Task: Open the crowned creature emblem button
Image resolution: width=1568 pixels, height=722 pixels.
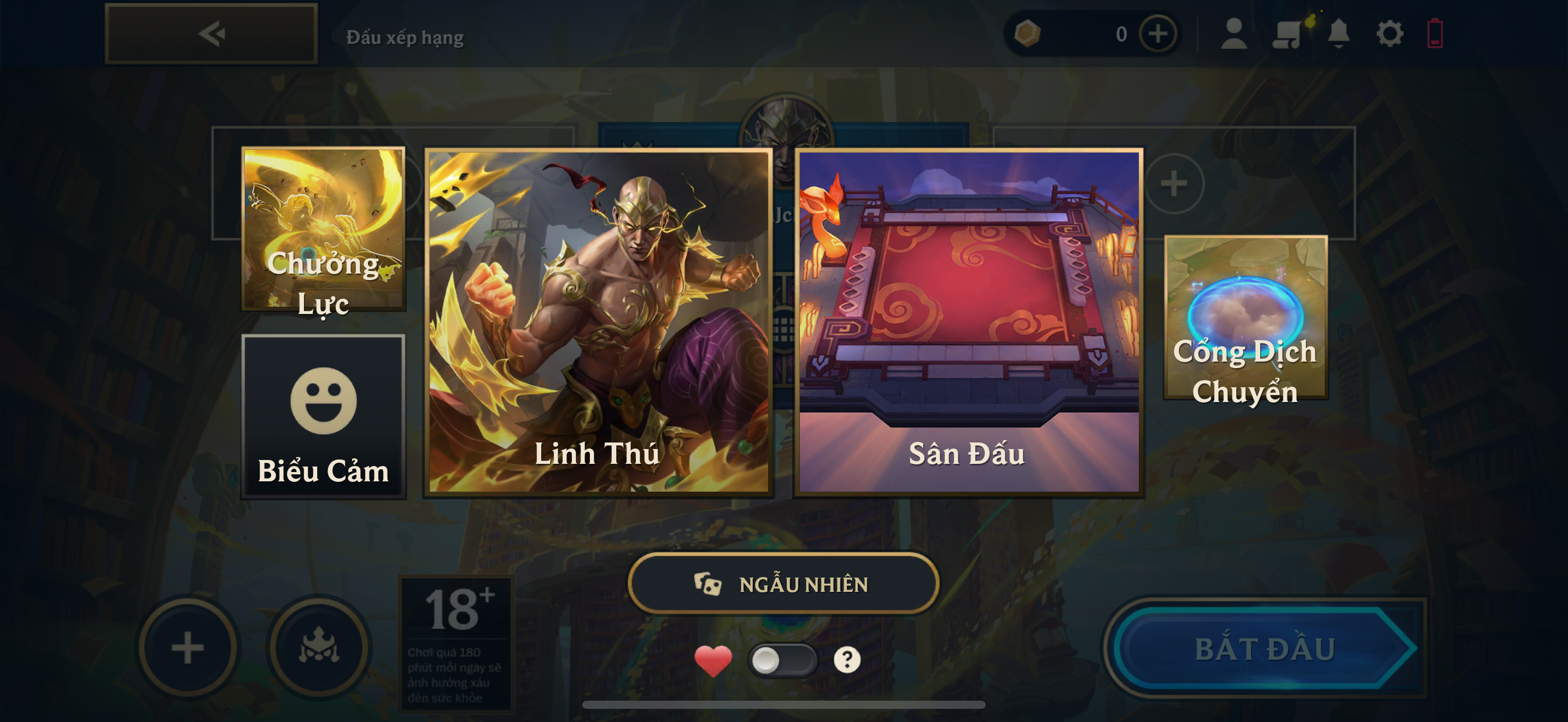Action: pos(318,648)
